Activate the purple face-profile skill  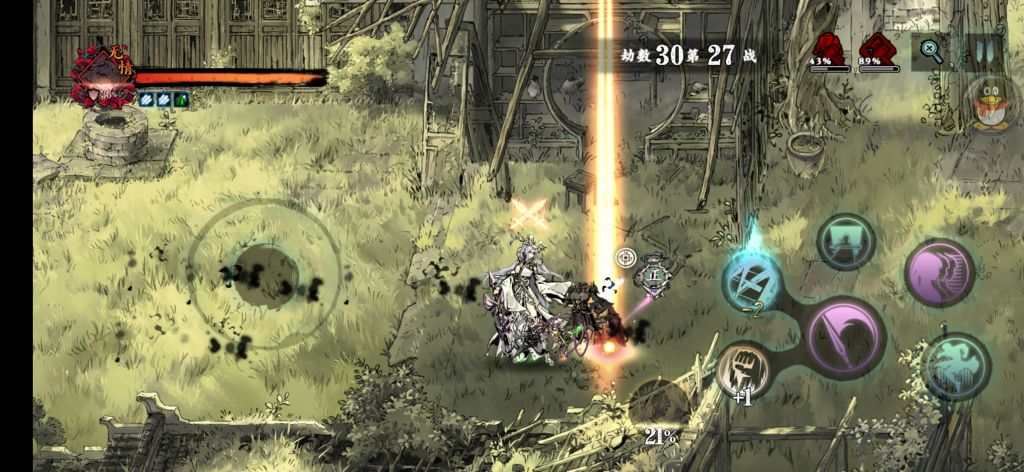(940, 272)
